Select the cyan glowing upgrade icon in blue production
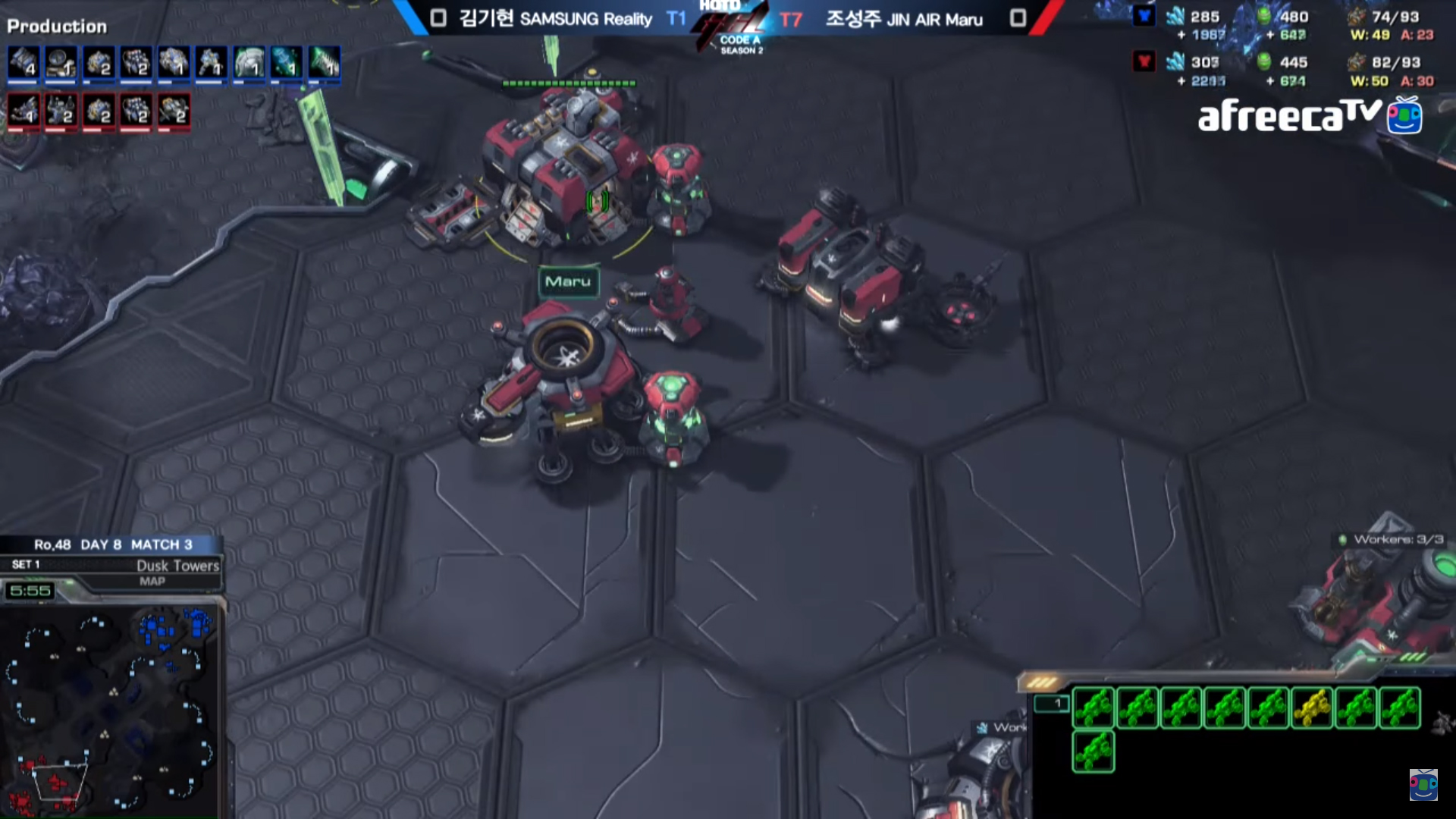1456x819 pixels. 287,62
